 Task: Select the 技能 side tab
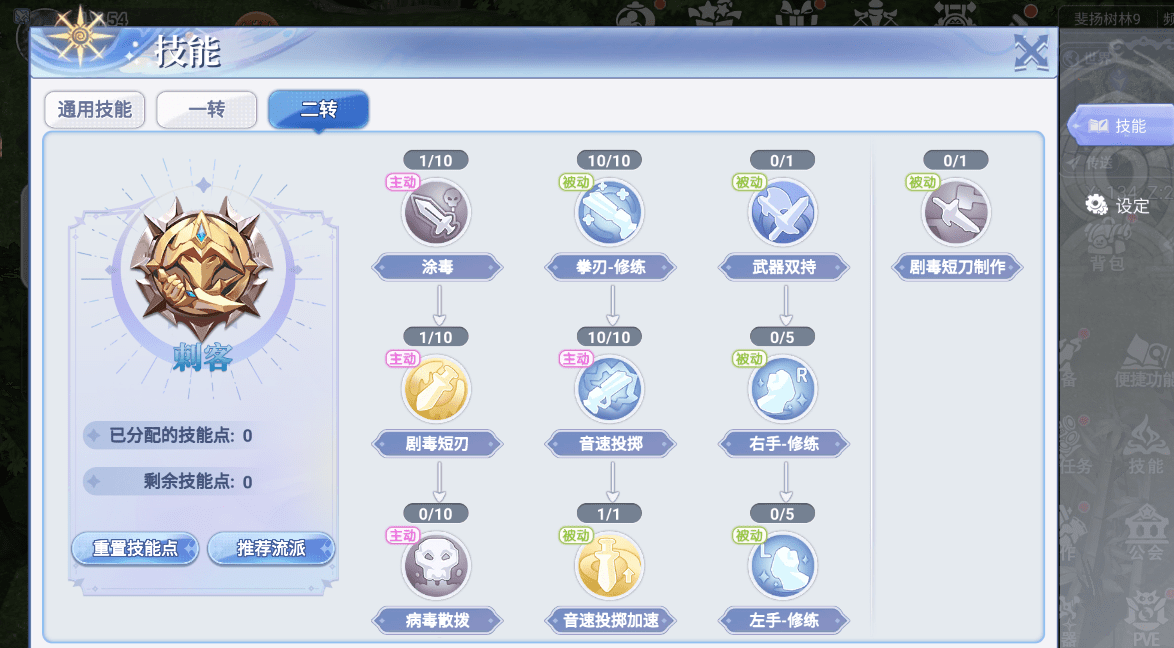1119,126
